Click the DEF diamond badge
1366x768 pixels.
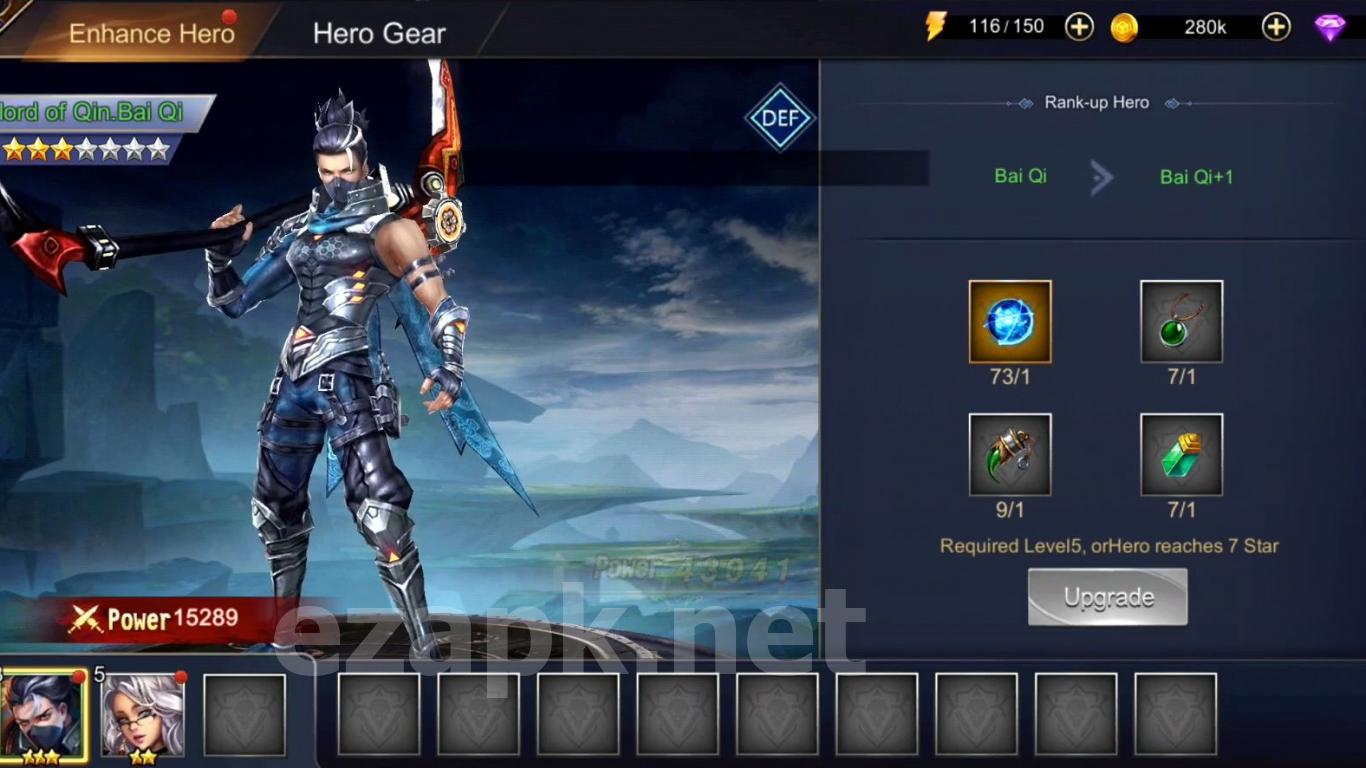[x=780, y=117]
